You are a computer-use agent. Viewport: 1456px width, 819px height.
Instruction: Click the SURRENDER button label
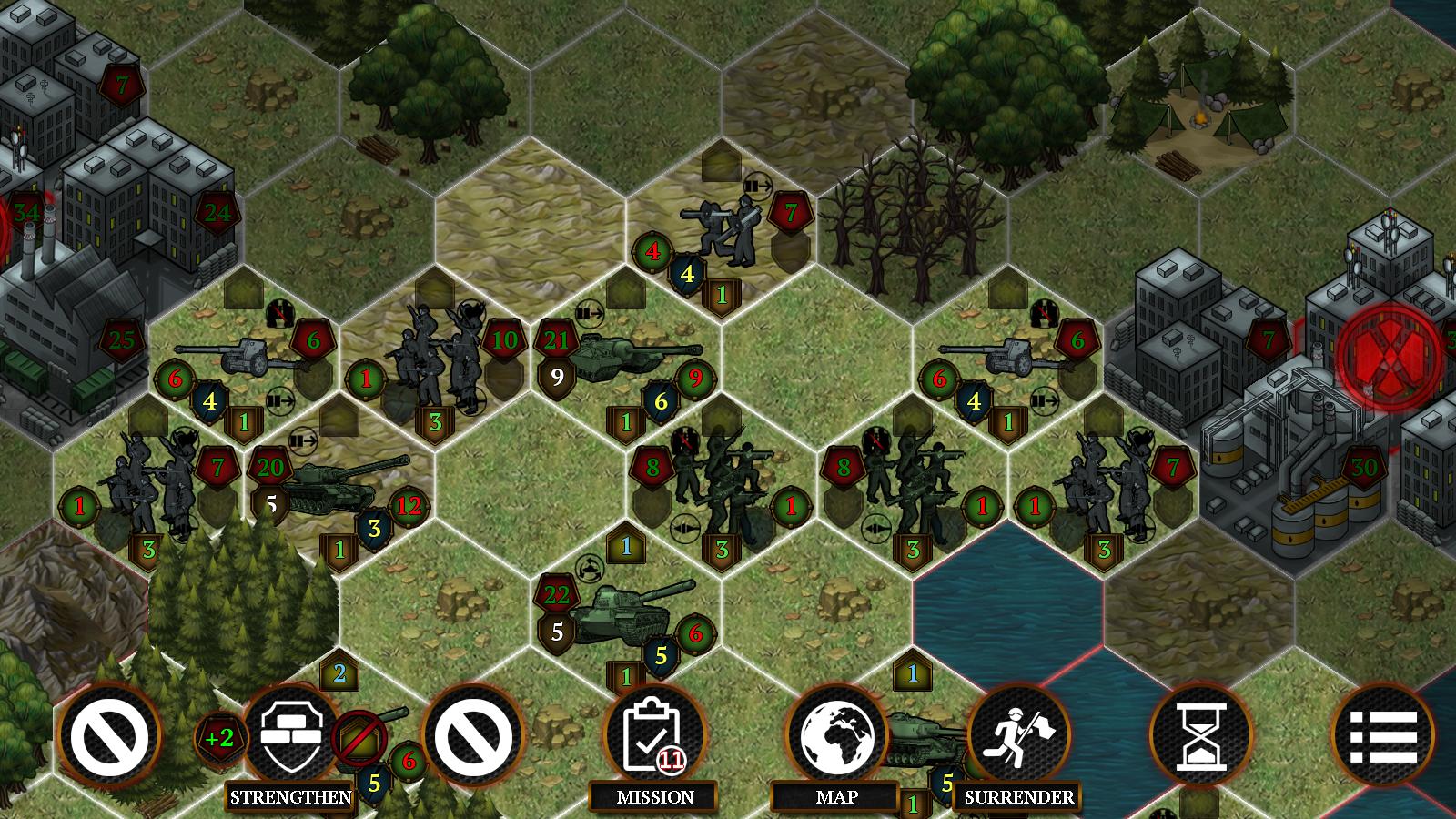pyautogui.click(x=1018, y=795)
